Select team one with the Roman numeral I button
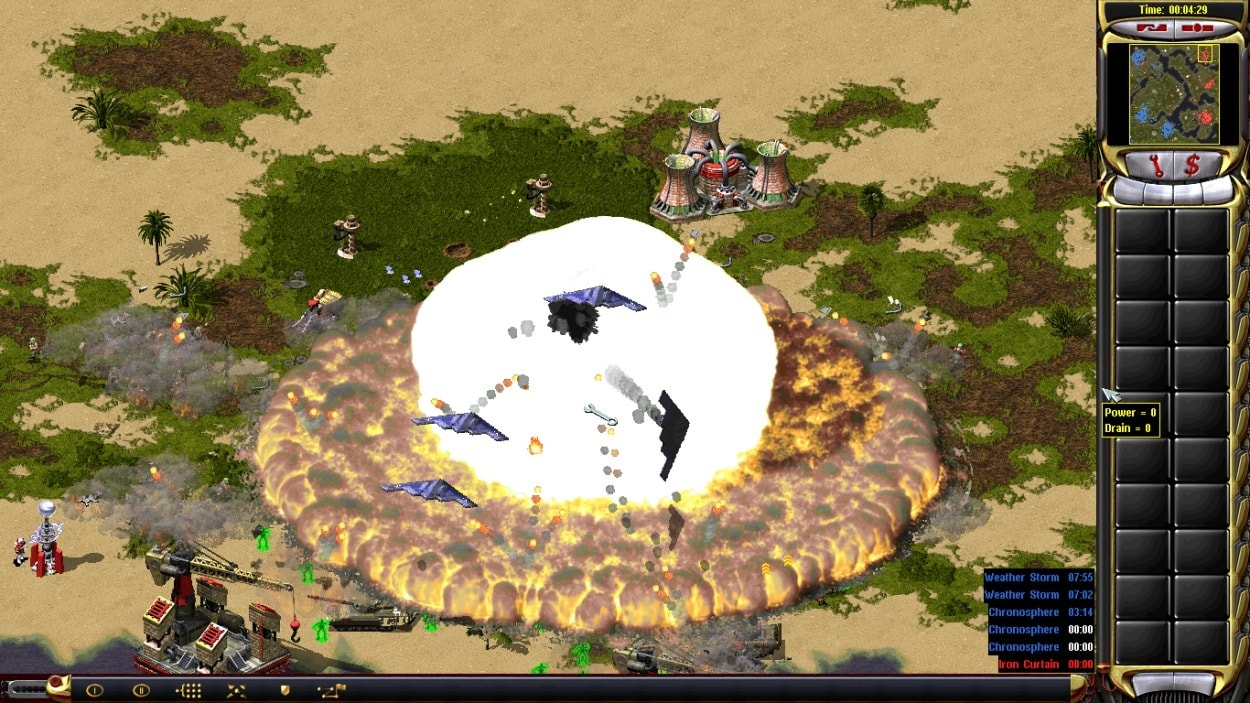Image resolution: width=1250 pixels, height=703 pixels. tap(95, 690)
